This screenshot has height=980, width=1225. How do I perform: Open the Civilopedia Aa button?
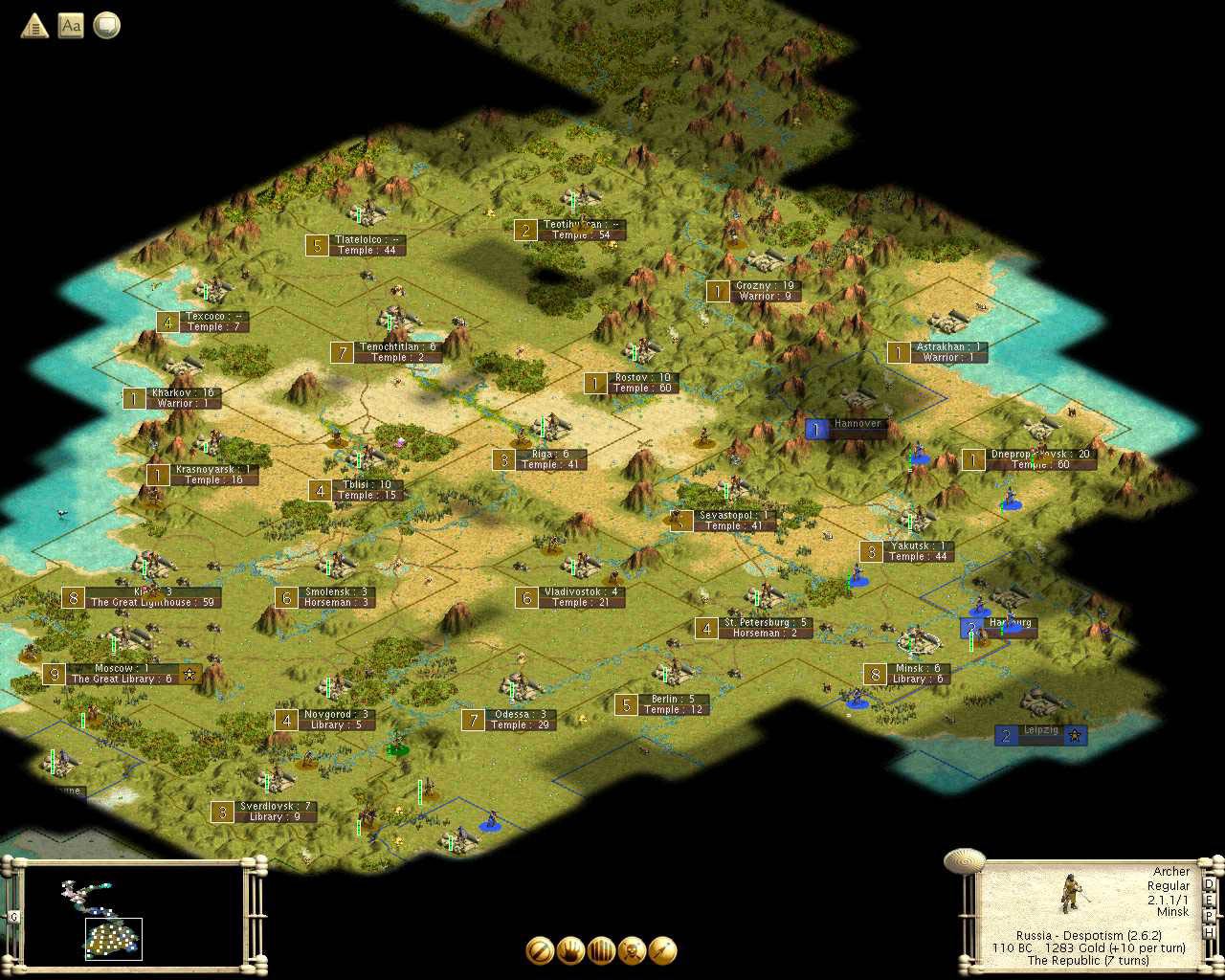pyautogui.click(x=71, y=26)
